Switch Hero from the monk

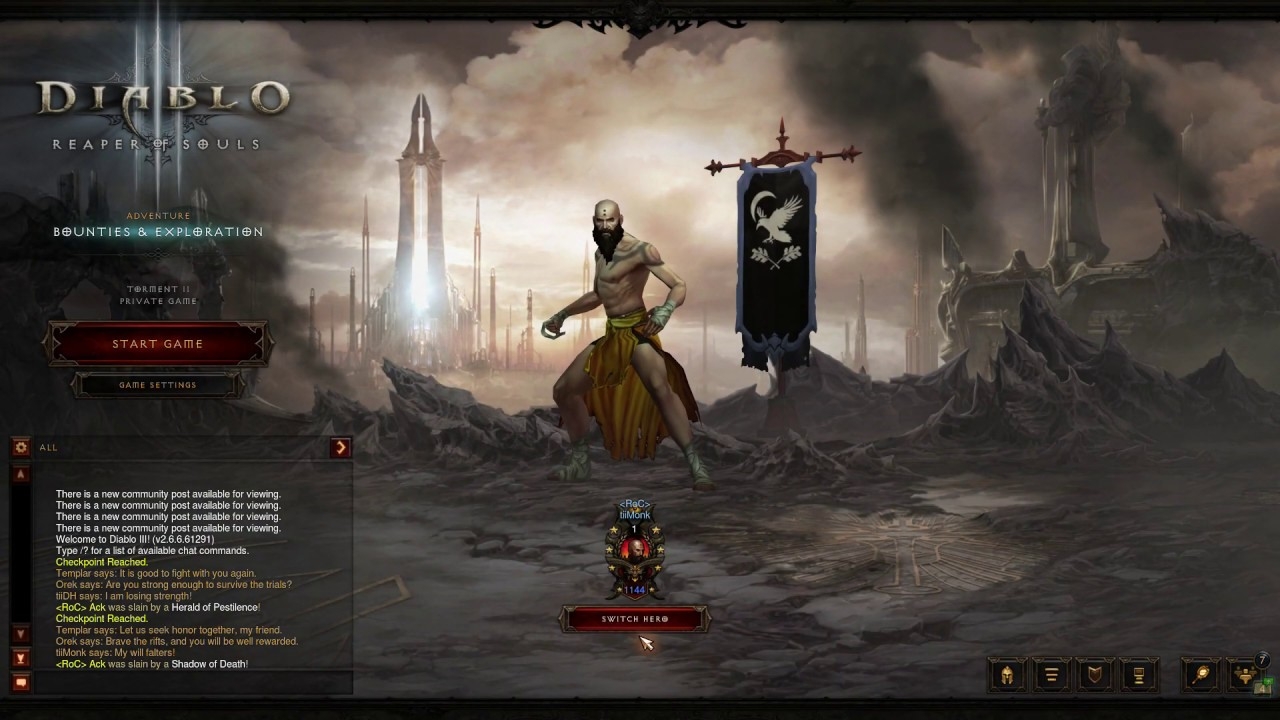(635, 619)
